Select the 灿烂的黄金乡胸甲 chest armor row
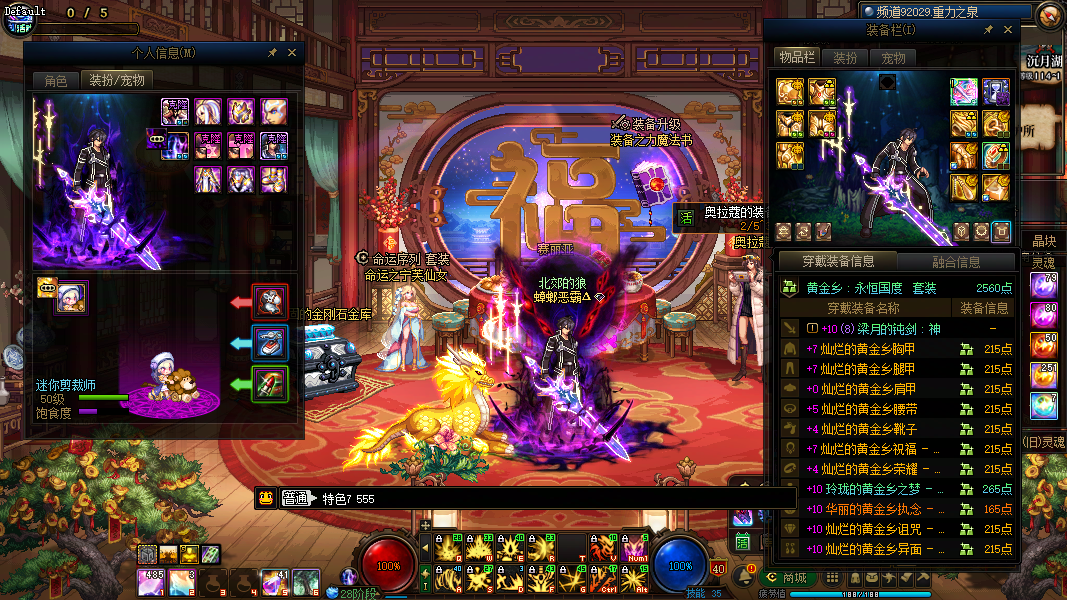Image resolution: width=1067 pixels, height=600 pixels. [860, 349]
